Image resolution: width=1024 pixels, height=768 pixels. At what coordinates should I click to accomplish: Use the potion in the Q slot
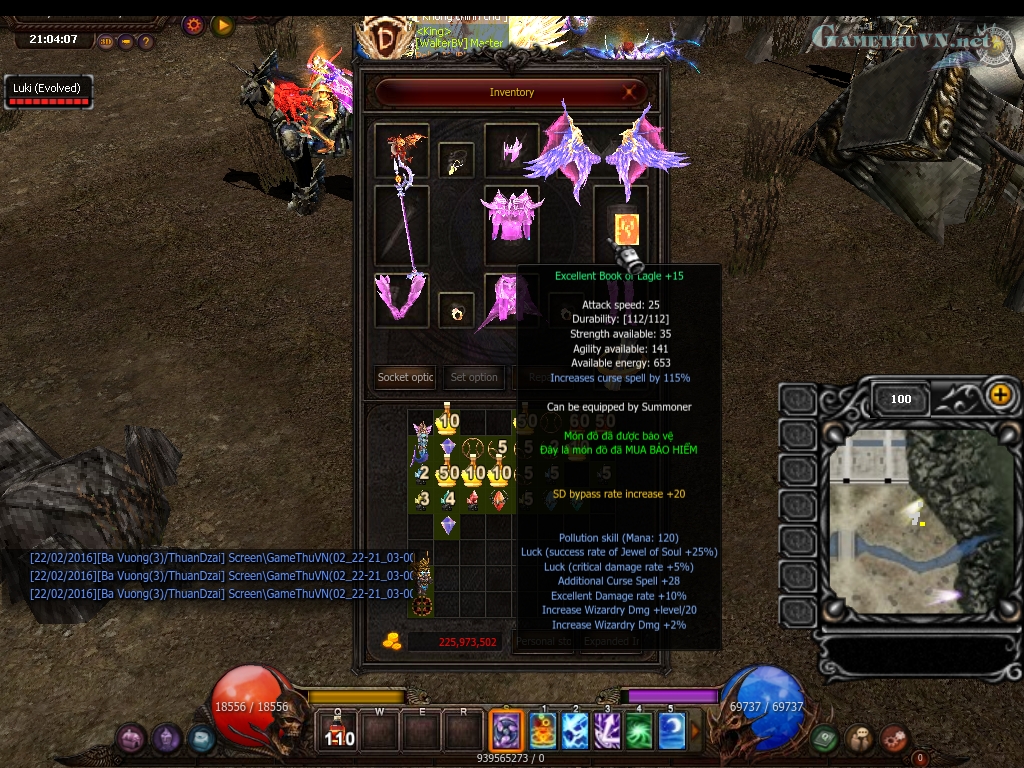tap(340, 731)
